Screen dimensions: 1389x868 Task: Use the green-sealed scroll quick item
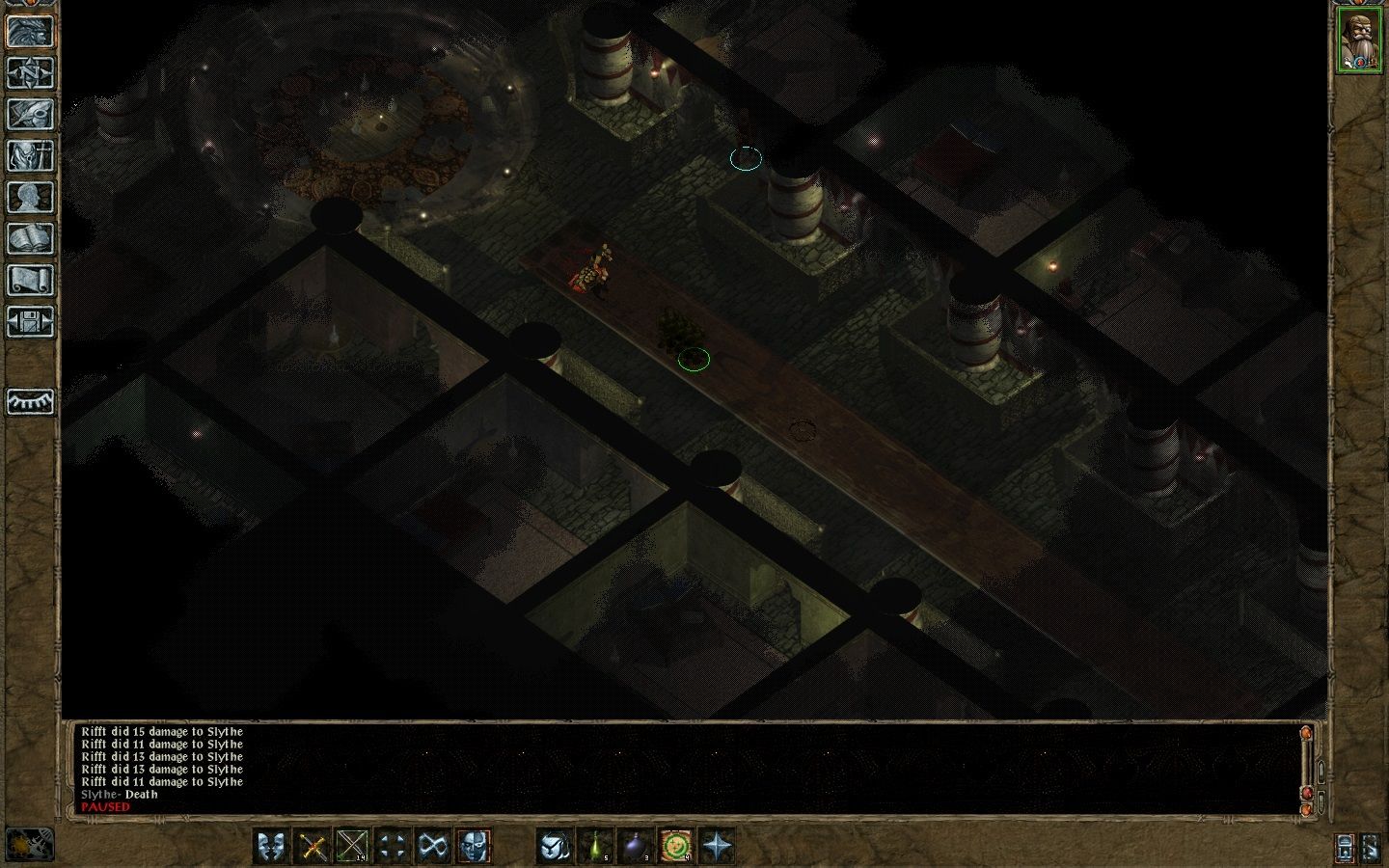click(x=677, y=847)
